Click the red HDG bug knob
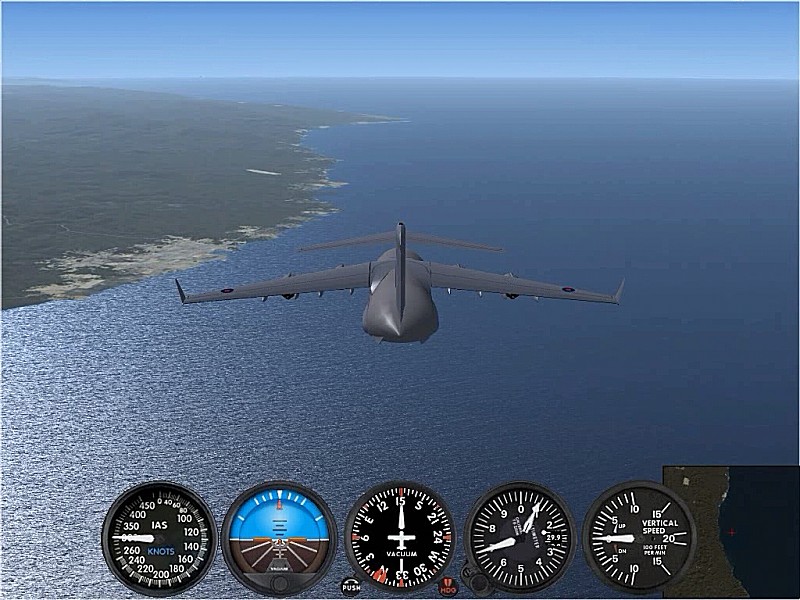This screenshot has height=600, width=800. tap(447, 586)
